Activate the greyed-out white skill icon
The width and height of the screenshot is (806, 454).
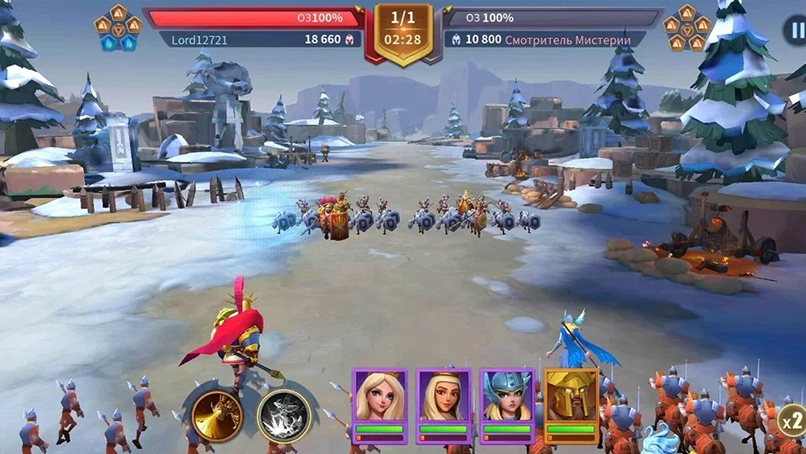tap(283, 414)
